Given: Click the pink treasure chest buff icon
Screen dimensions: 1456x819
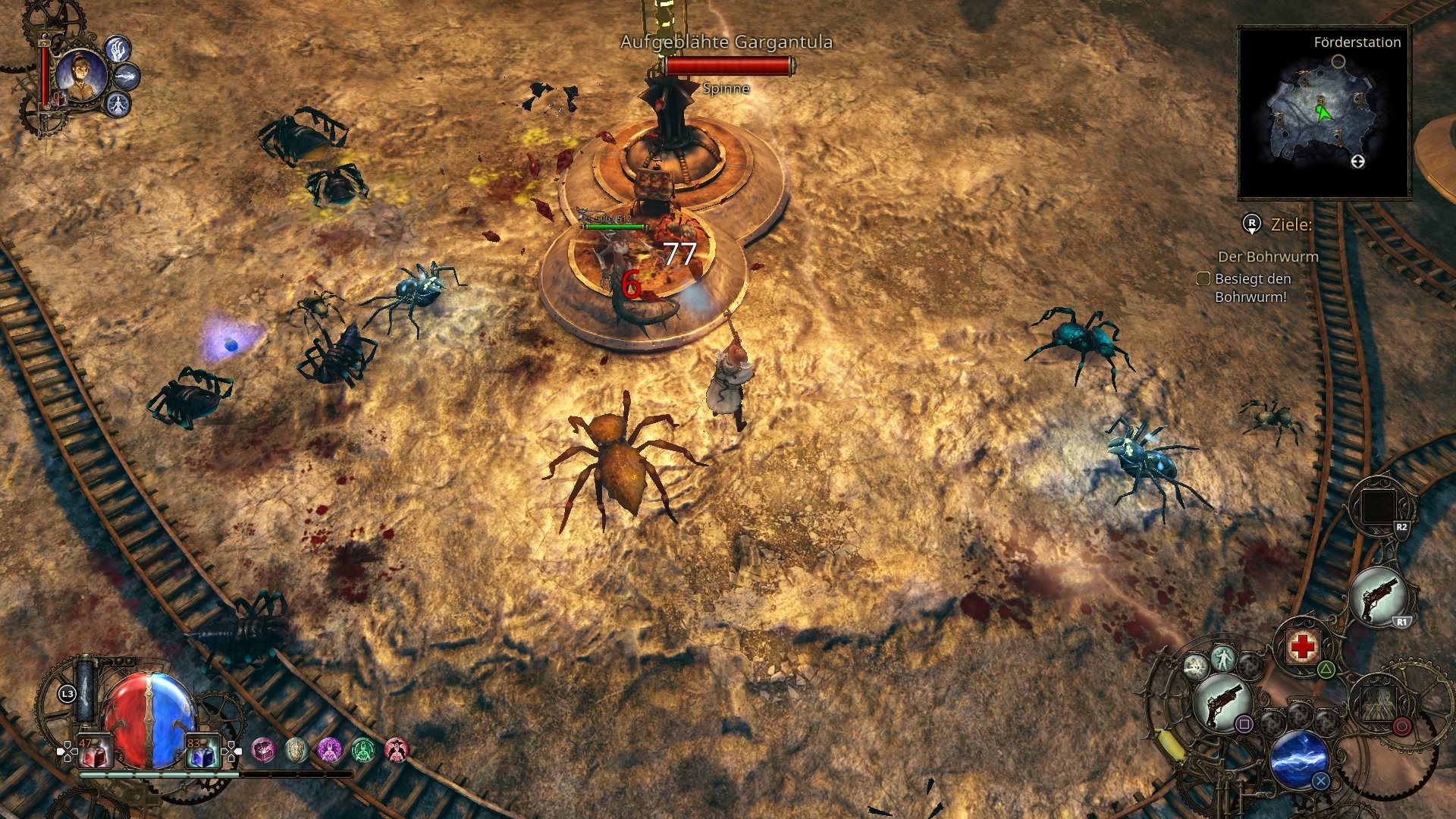Looking at the screenshot, I should pyautogui.click(x=263, y=751).
